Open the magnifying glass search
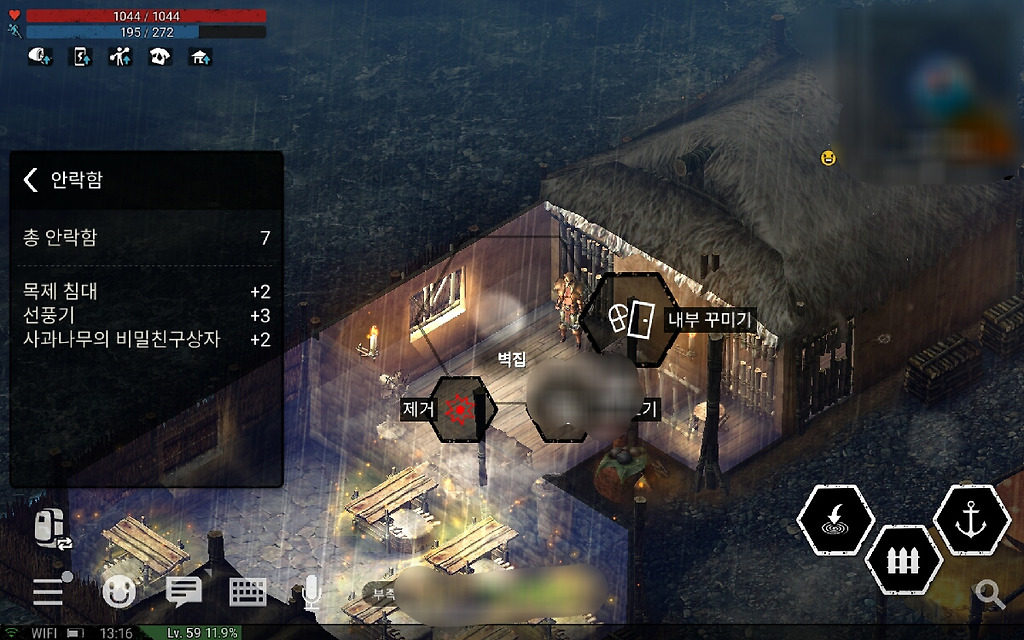 [x=990, y=594]
